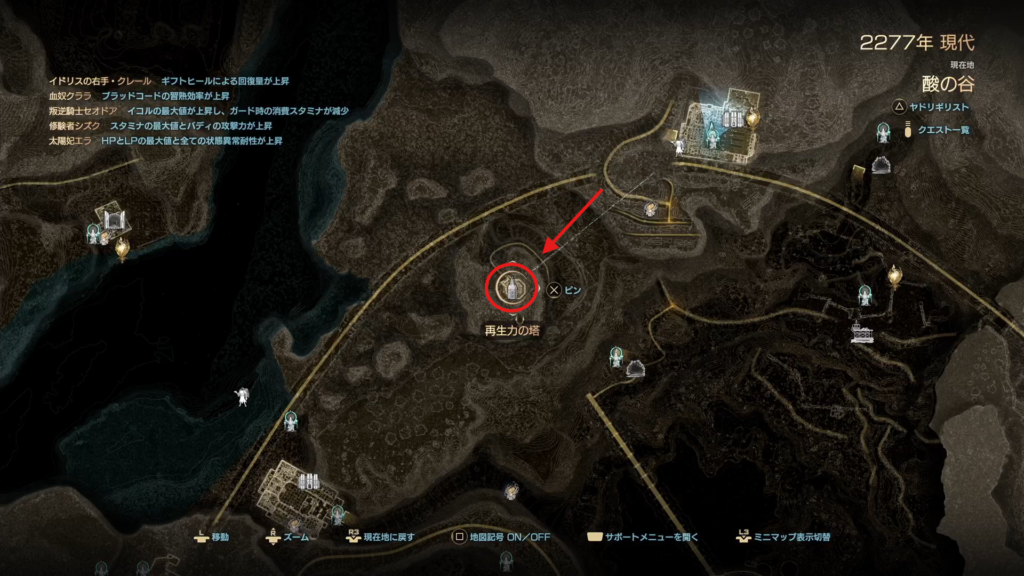The width and height of the screenshot is (1024, 576).
Task: Click the teal mistle marker nearest the lake figure
Action: point(291,418)
